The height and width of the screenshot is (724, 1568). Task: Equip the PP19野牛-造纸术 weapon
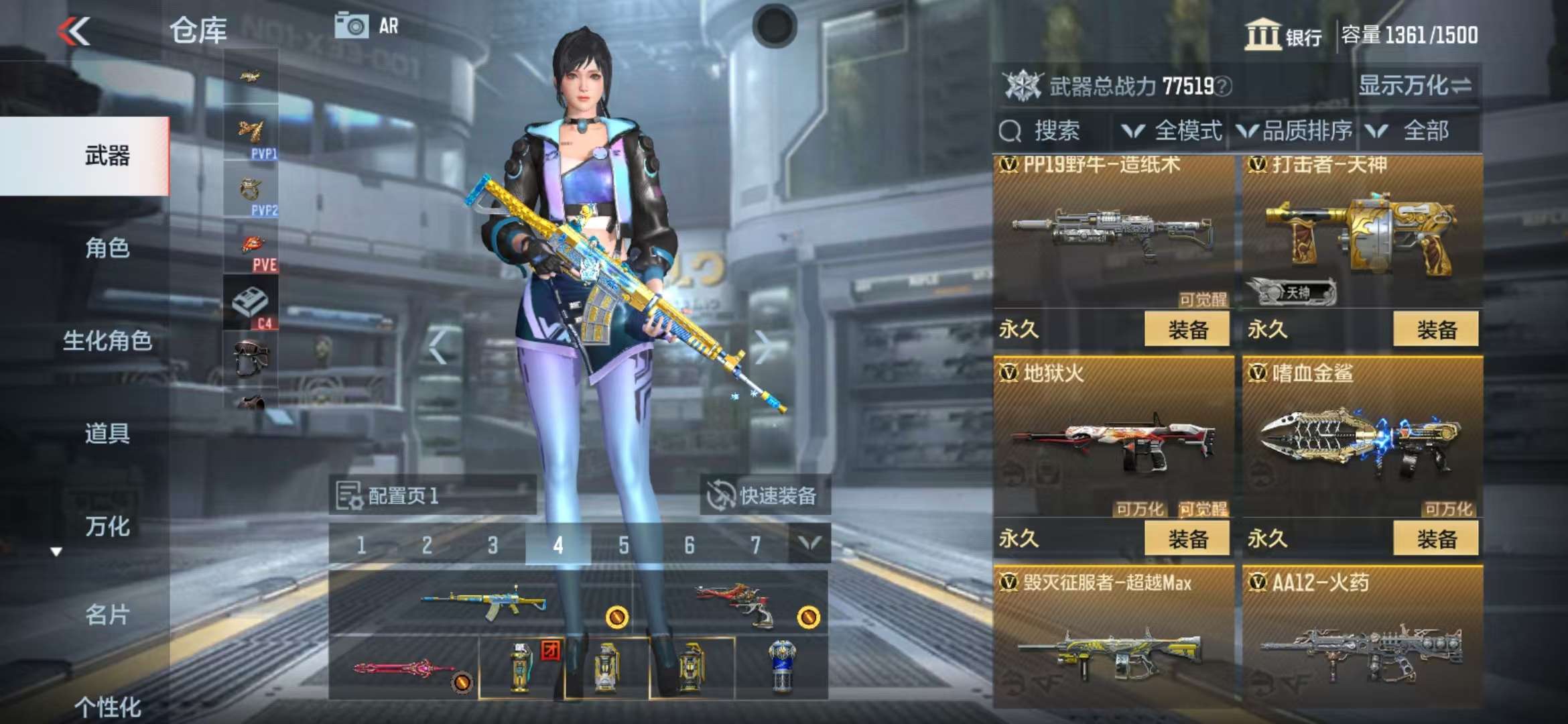click(x=1187, y=329)
